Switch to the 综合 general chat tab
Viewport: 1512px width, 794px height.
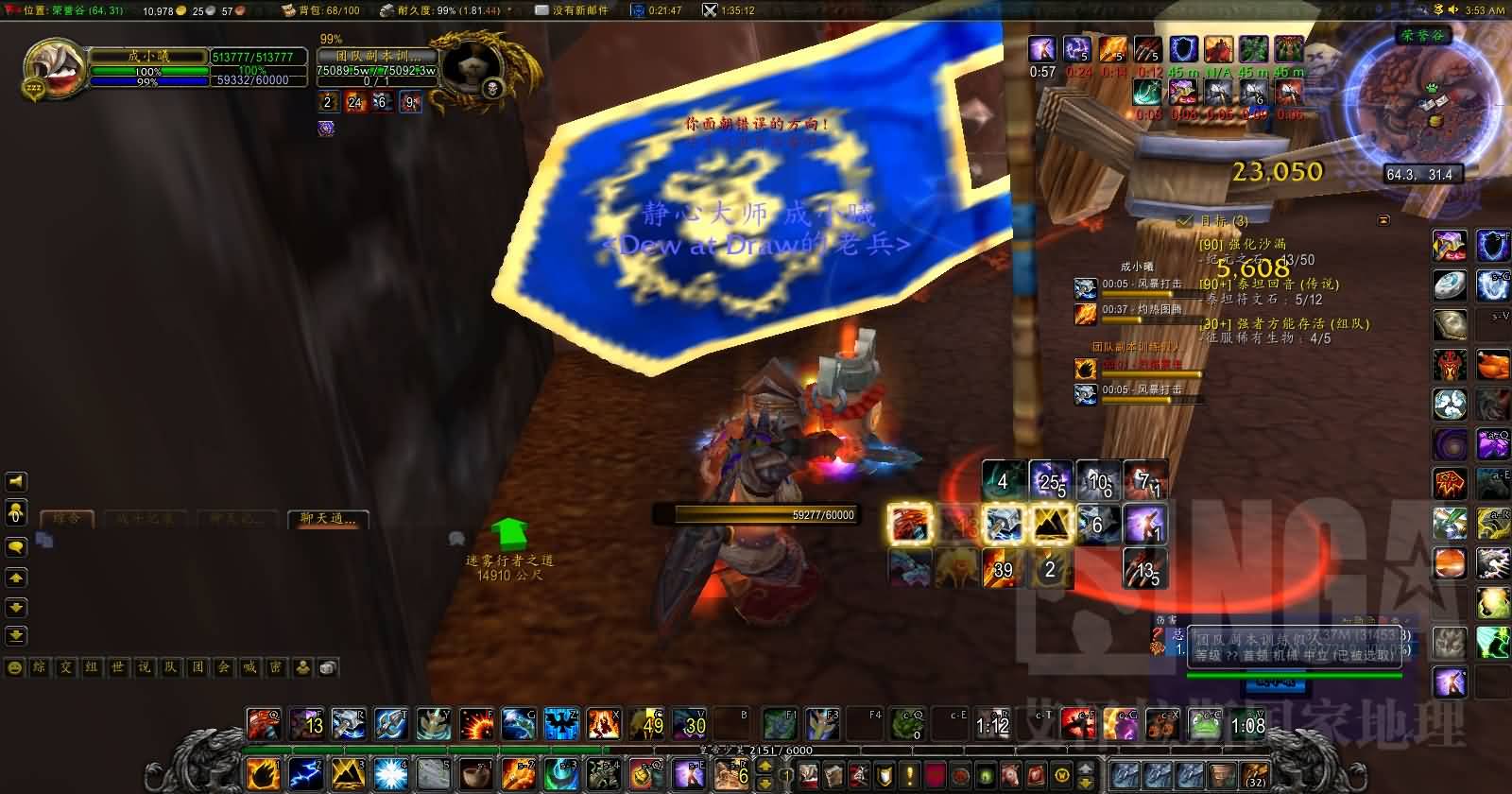point(67,519)
